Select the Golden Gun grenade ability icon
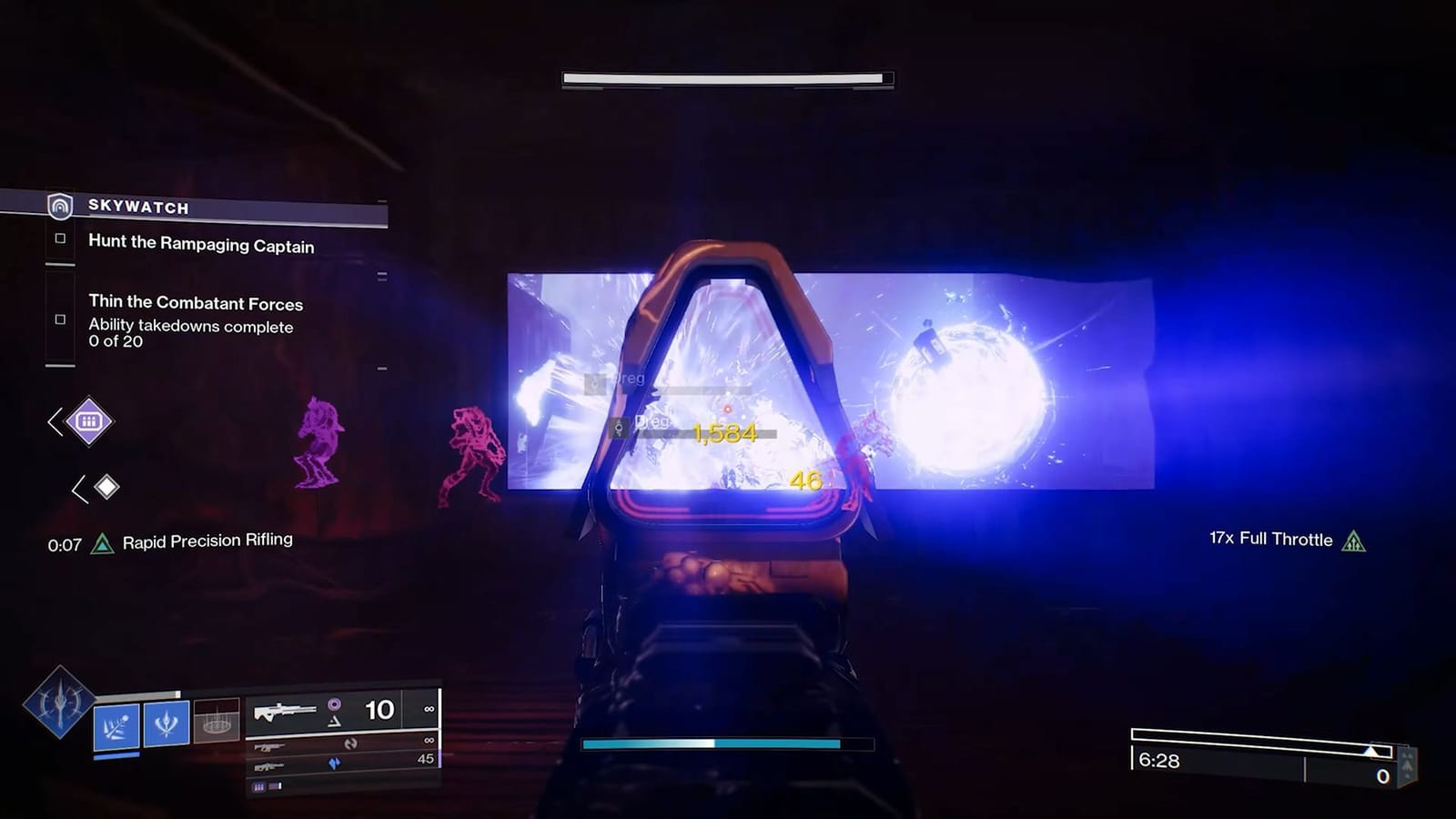 (115, 724)
